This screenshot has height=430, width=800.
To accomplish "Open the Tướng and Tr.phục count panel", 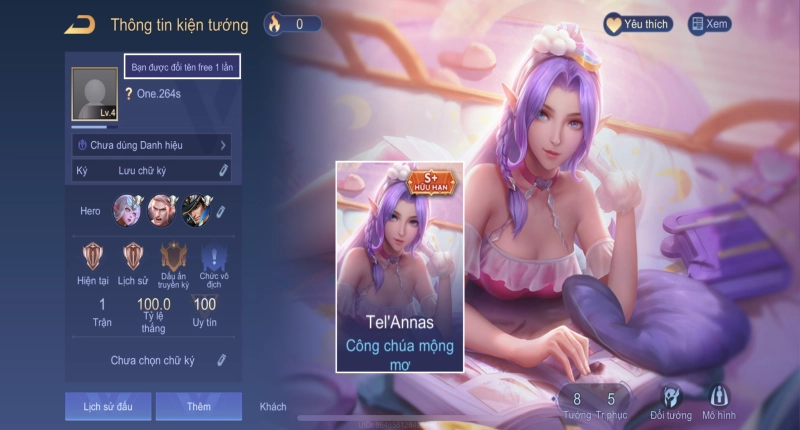I will [594, 403].
